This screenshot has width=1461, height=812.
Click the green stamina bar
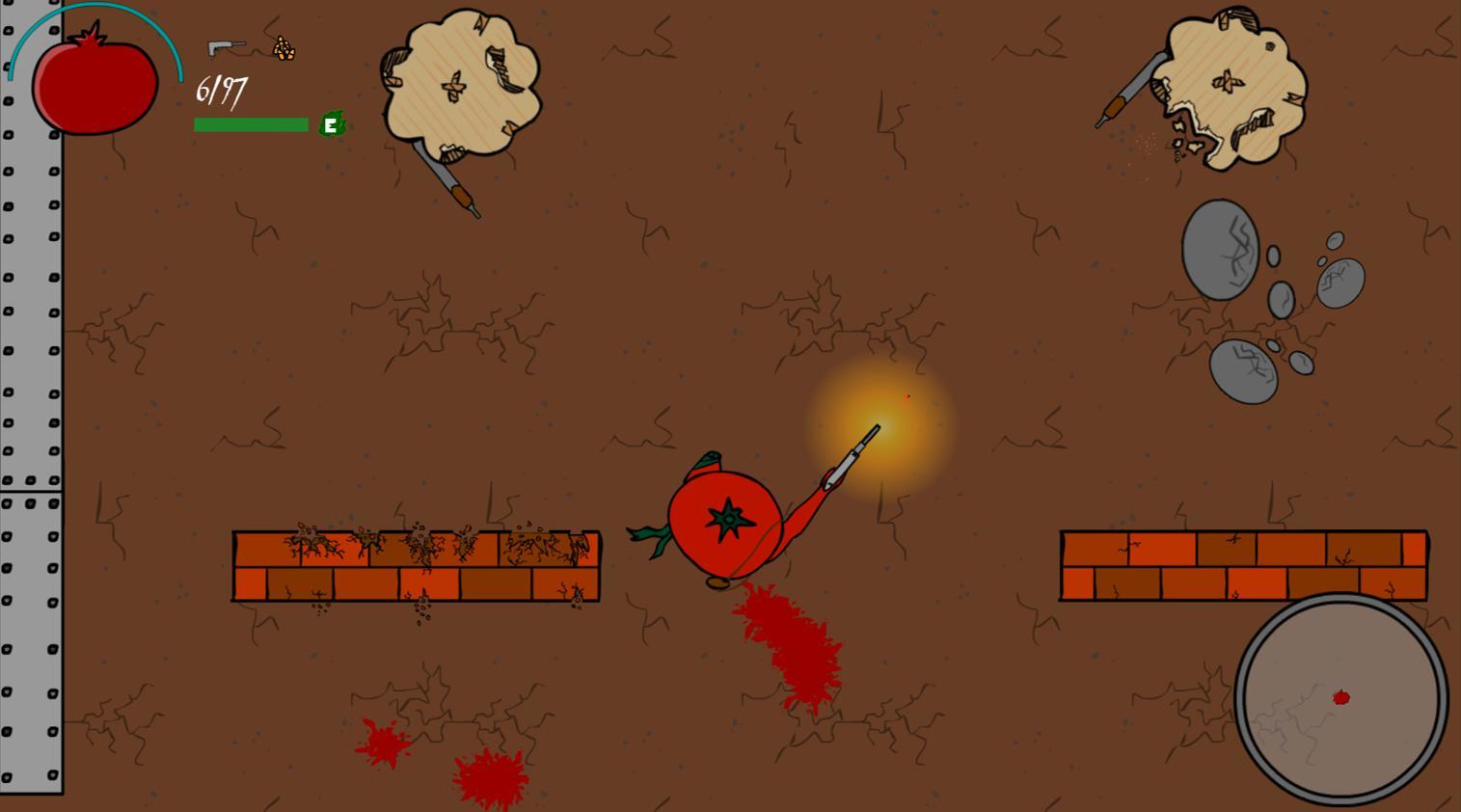(251, 124)
